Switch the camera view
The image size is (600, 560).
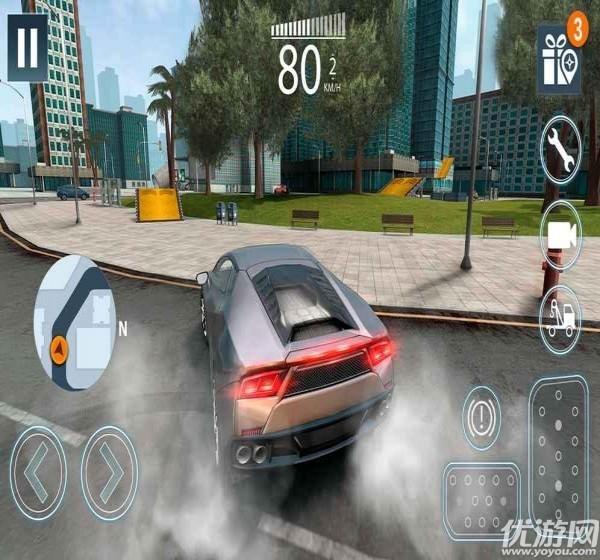click(561, 234)
